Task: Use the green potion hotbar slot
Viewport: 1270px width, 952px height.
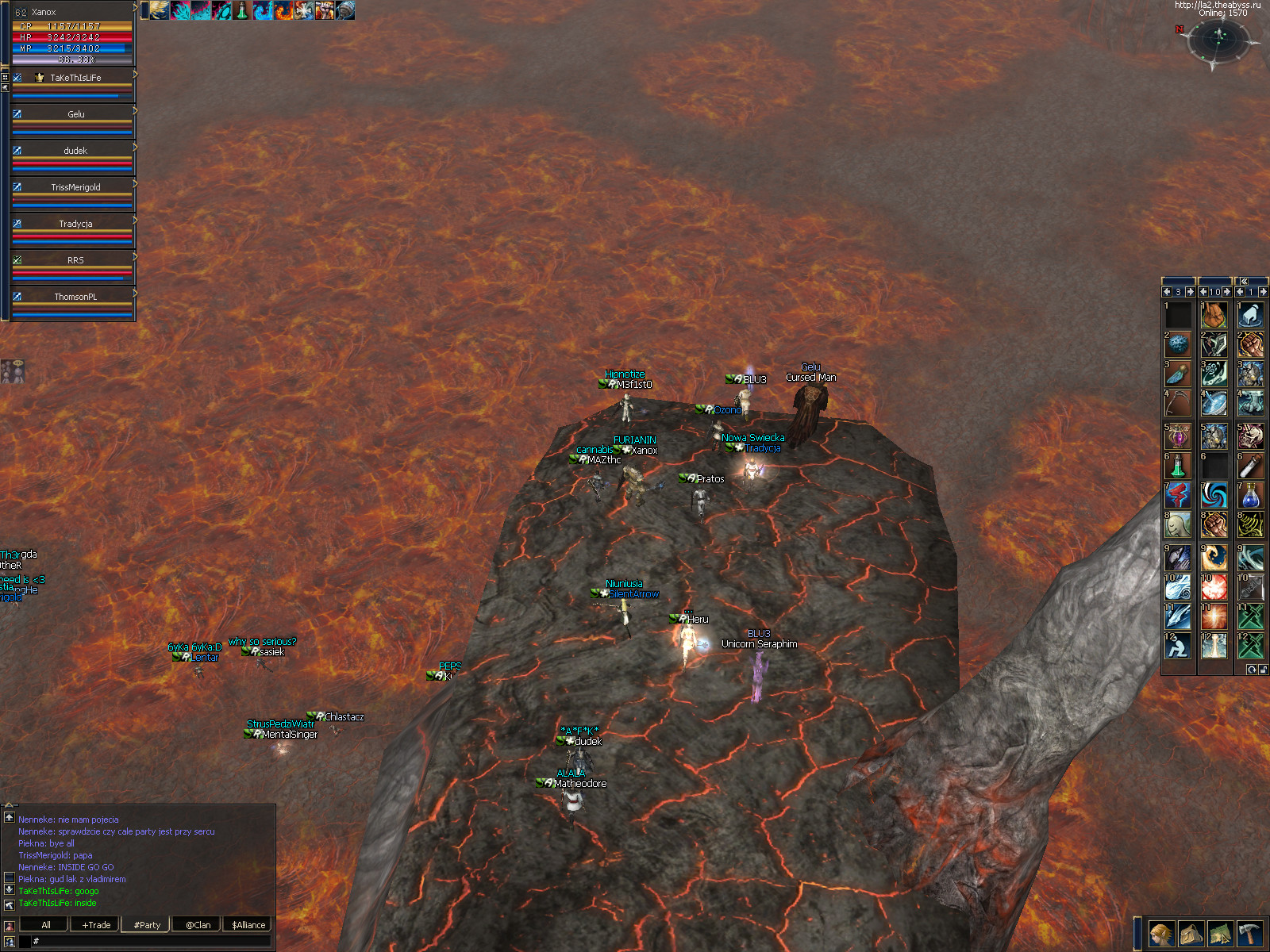Action: (x=1178, y=466)
